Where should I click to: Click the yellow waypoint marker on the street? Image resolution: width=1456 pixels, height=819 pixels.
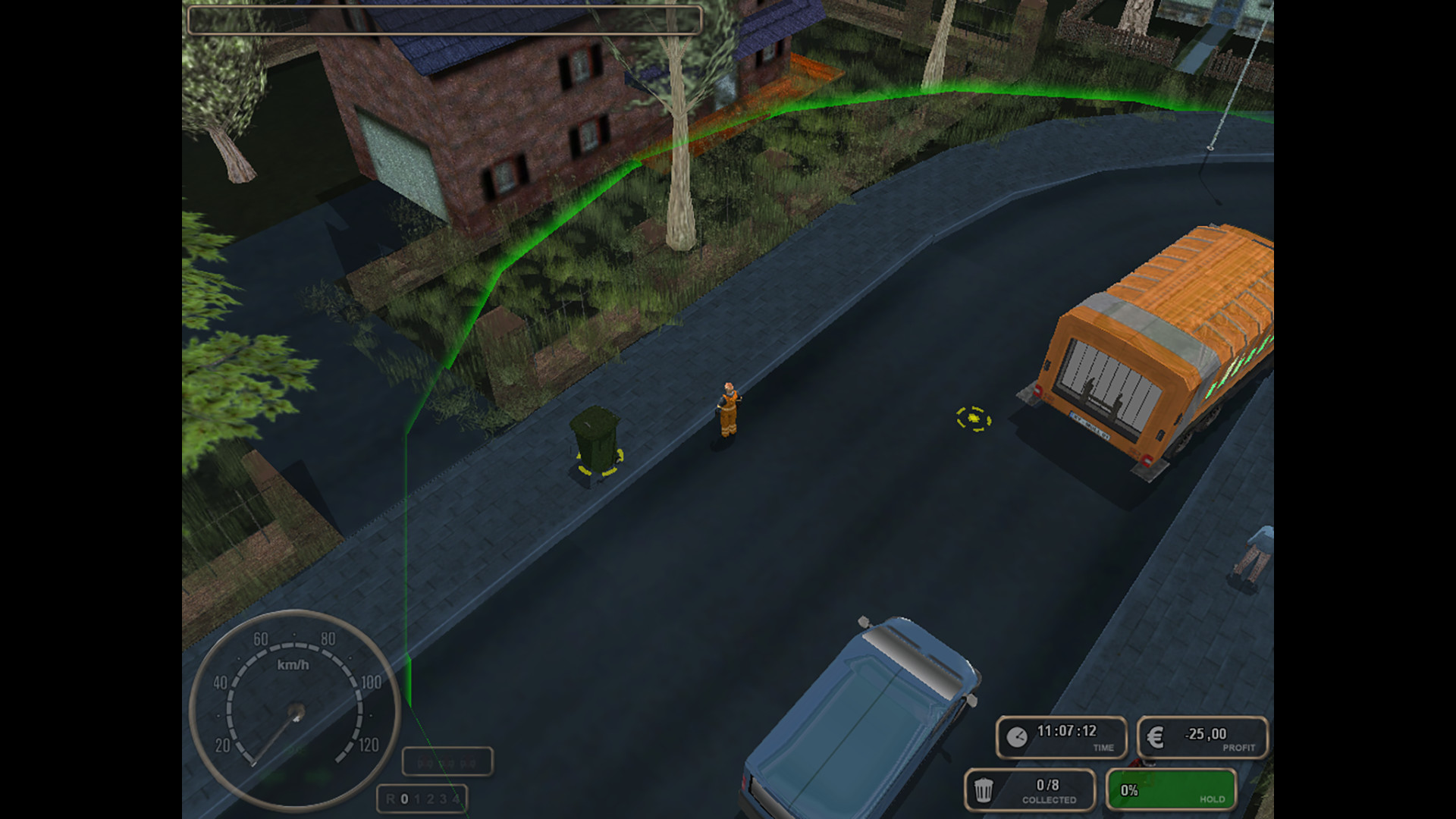(x=973, y=419)
